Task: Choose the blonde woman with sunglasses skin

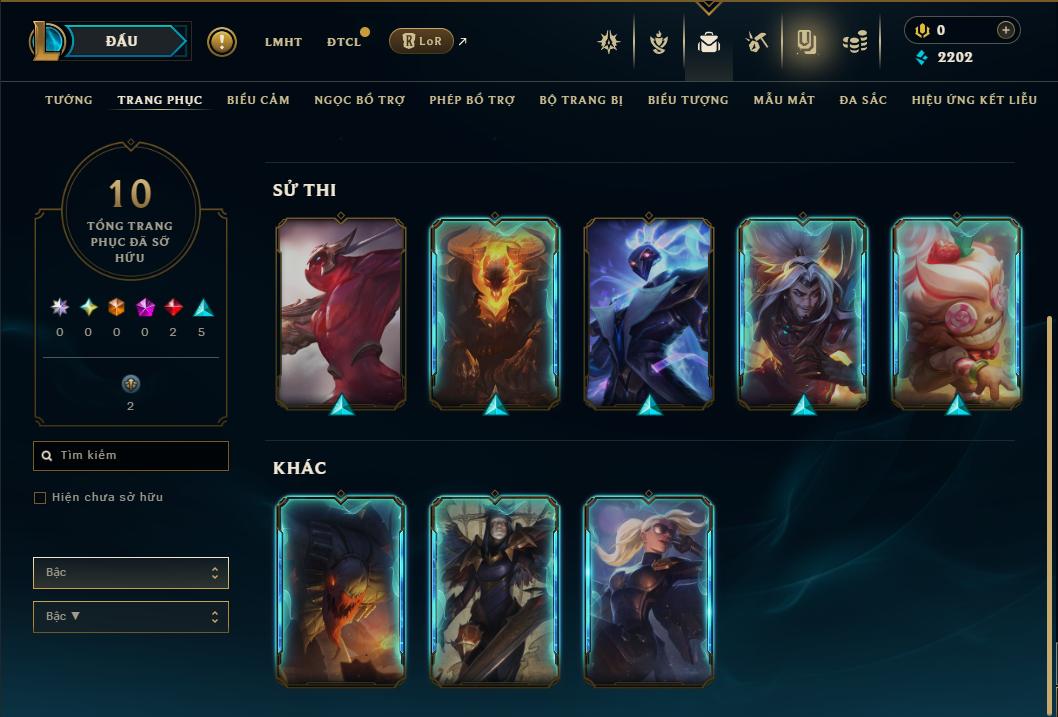Action: point(649,591)
